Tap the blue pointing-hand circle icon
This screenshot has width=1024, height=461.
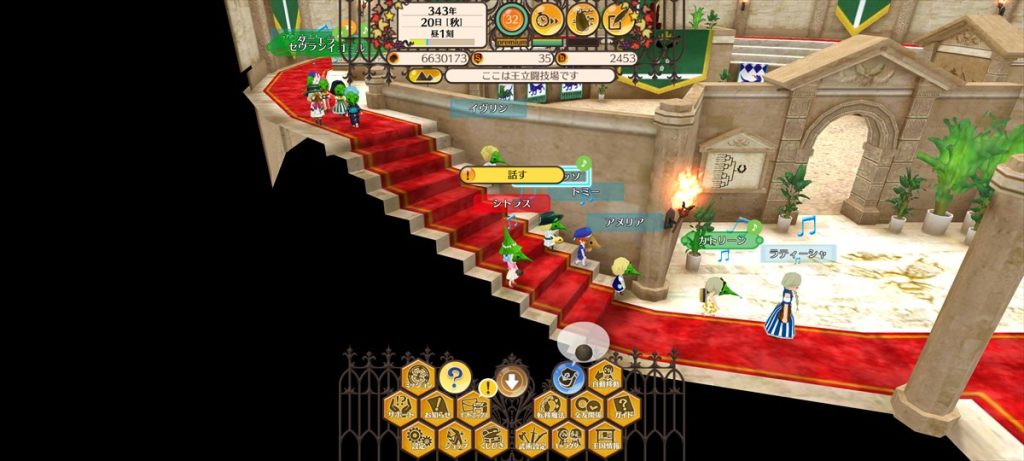coord(567,377)
